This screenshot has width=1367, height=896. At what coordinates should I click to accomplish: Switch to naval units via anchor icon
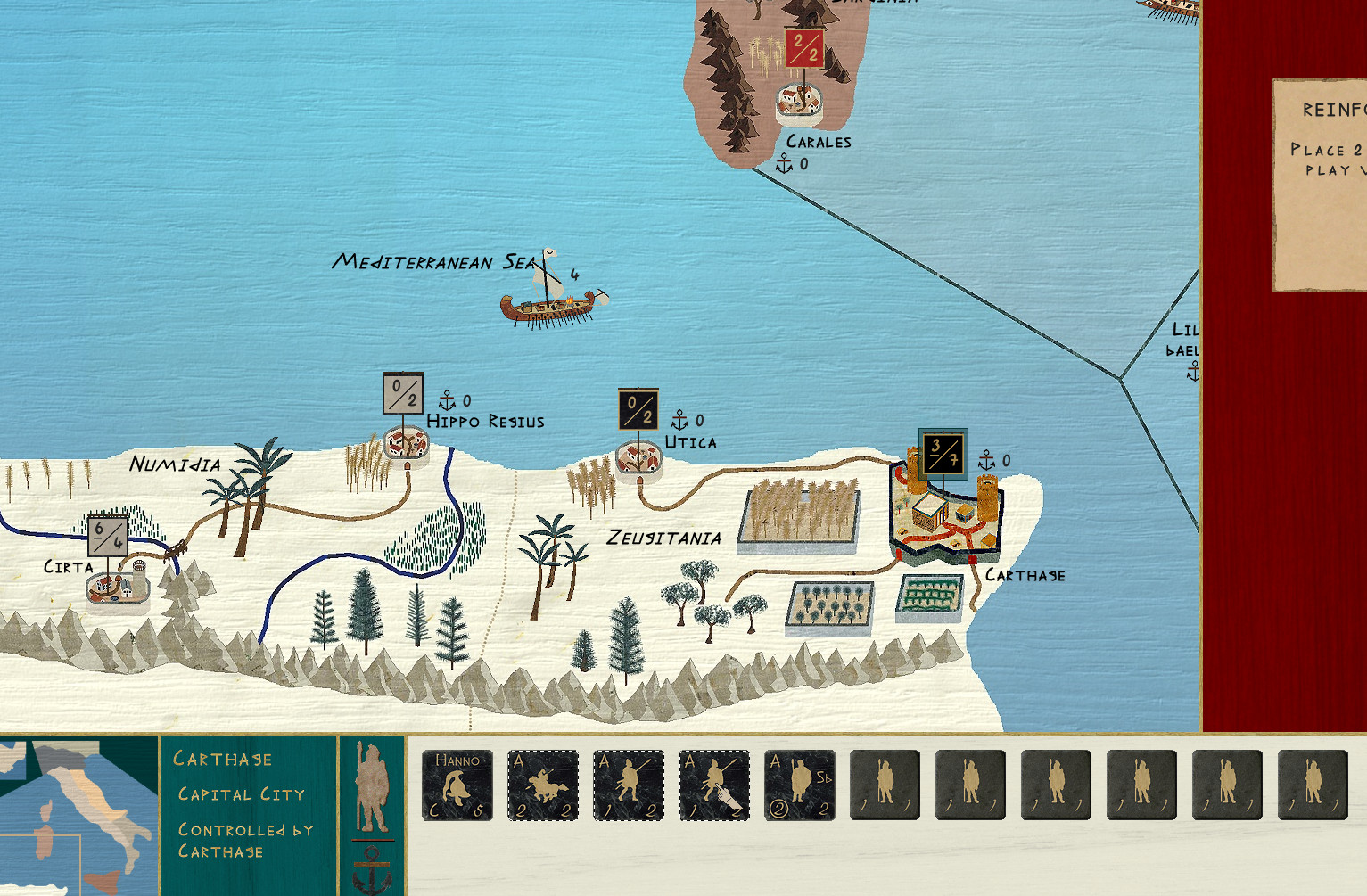(x=372, y=869)
